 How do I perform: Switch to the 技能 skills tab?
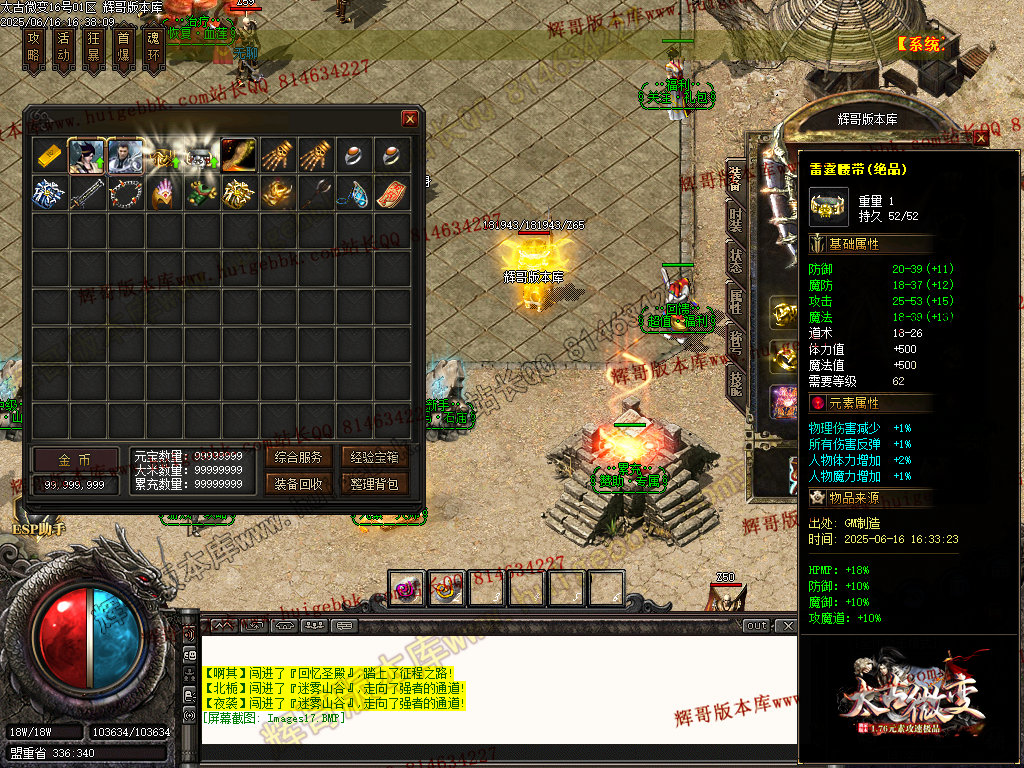(736, 380)
